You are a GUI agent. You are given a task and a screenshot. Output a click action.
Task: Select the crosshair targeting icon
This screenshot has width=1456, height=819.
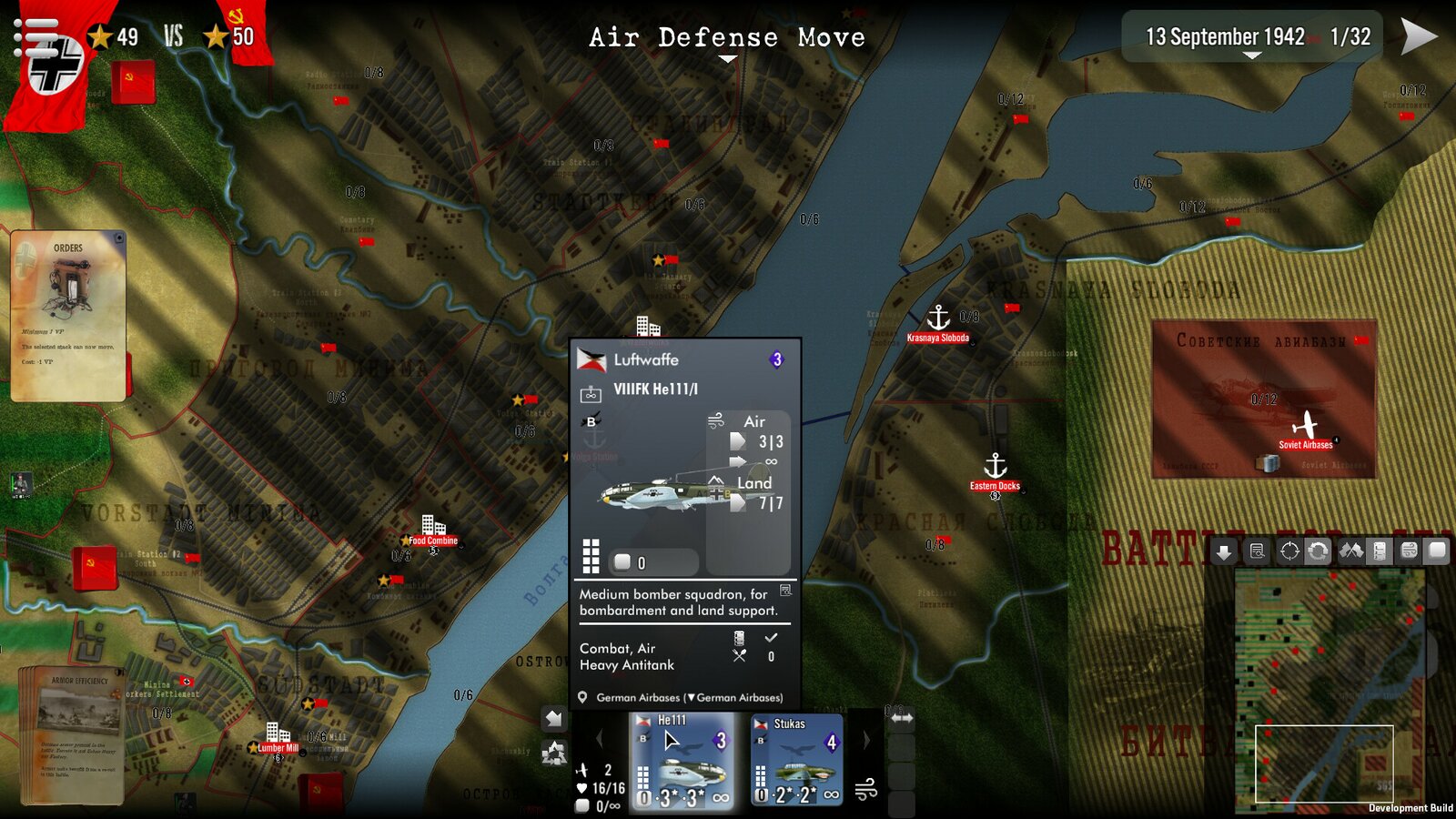[1289, 551]
